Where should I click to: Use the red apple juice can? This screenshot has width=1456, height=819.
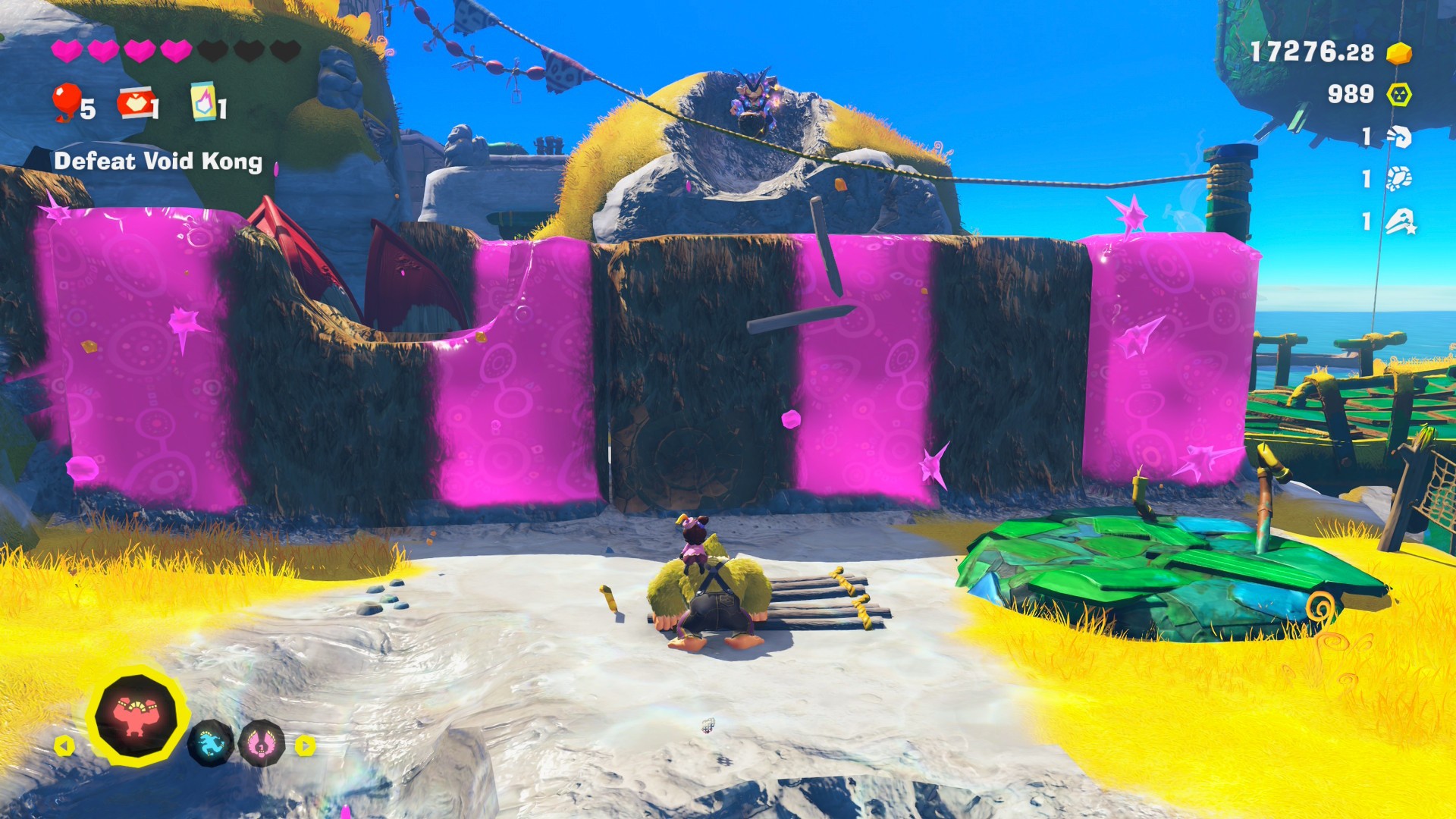pos(133,104)
